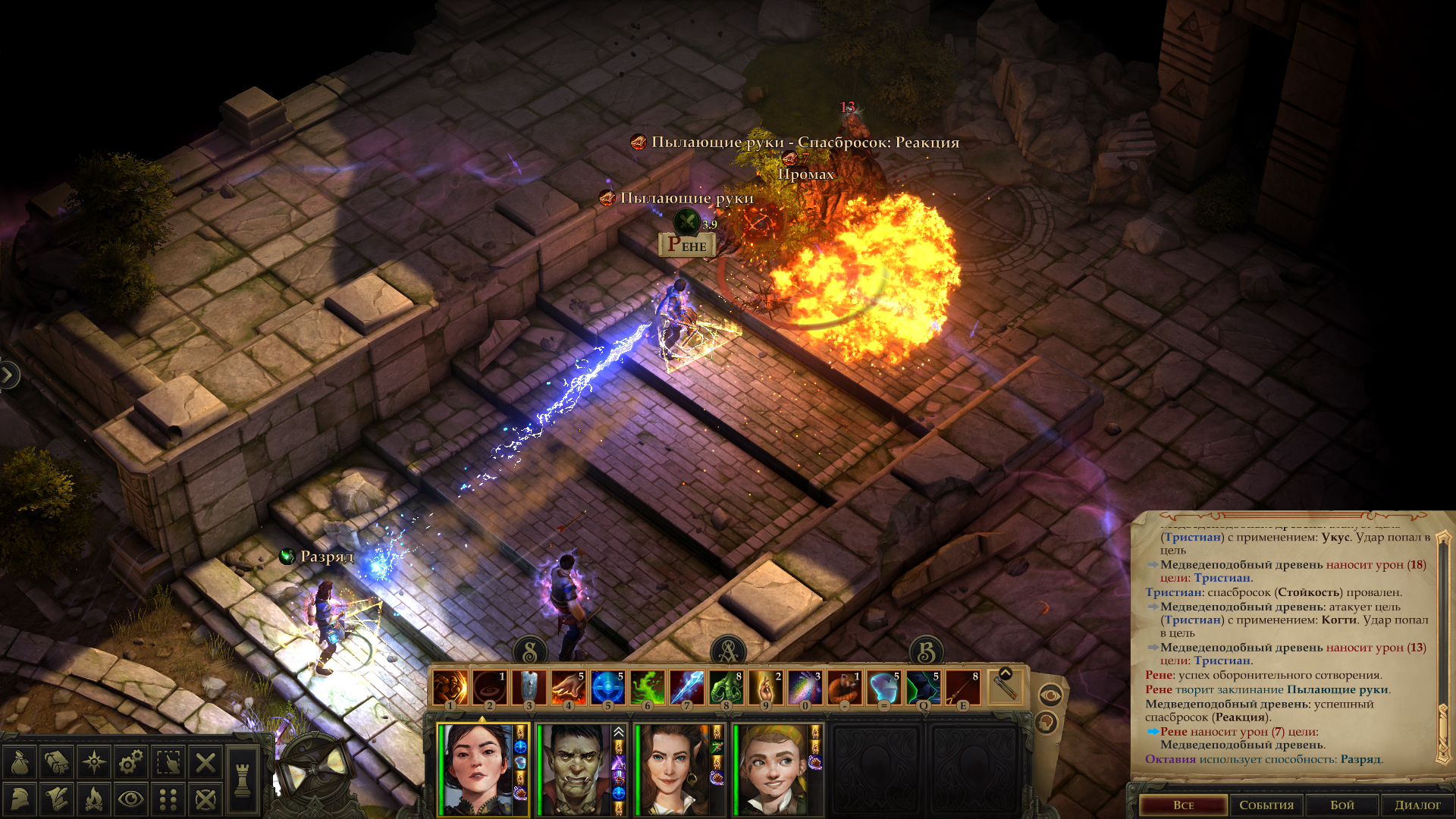The width and height of the screenshot is (1456, 819).
Task: Choose the red panda summon ability
Action: coord(844,689)
